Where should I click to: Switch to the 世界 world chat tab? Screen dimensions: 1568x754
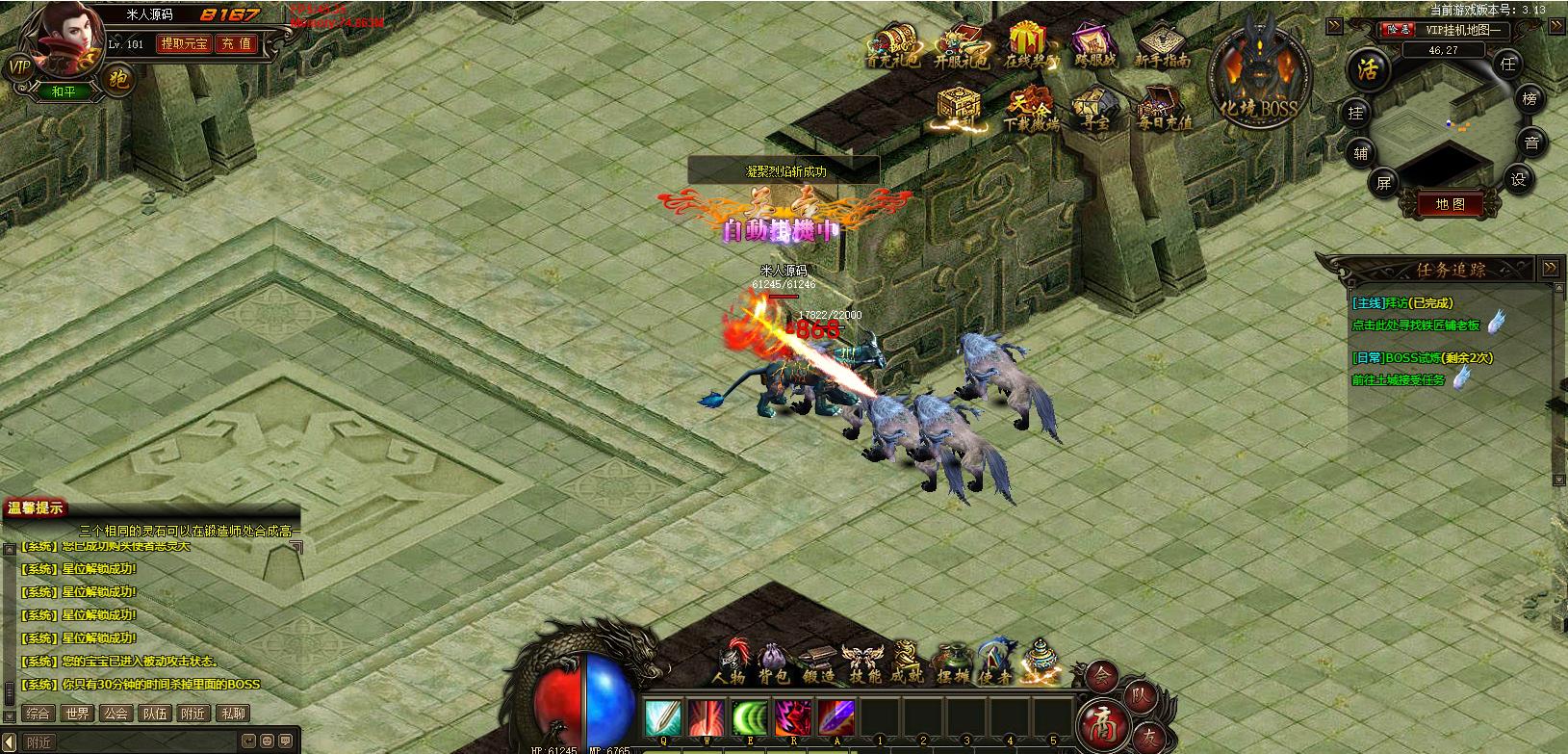(77, 714)
